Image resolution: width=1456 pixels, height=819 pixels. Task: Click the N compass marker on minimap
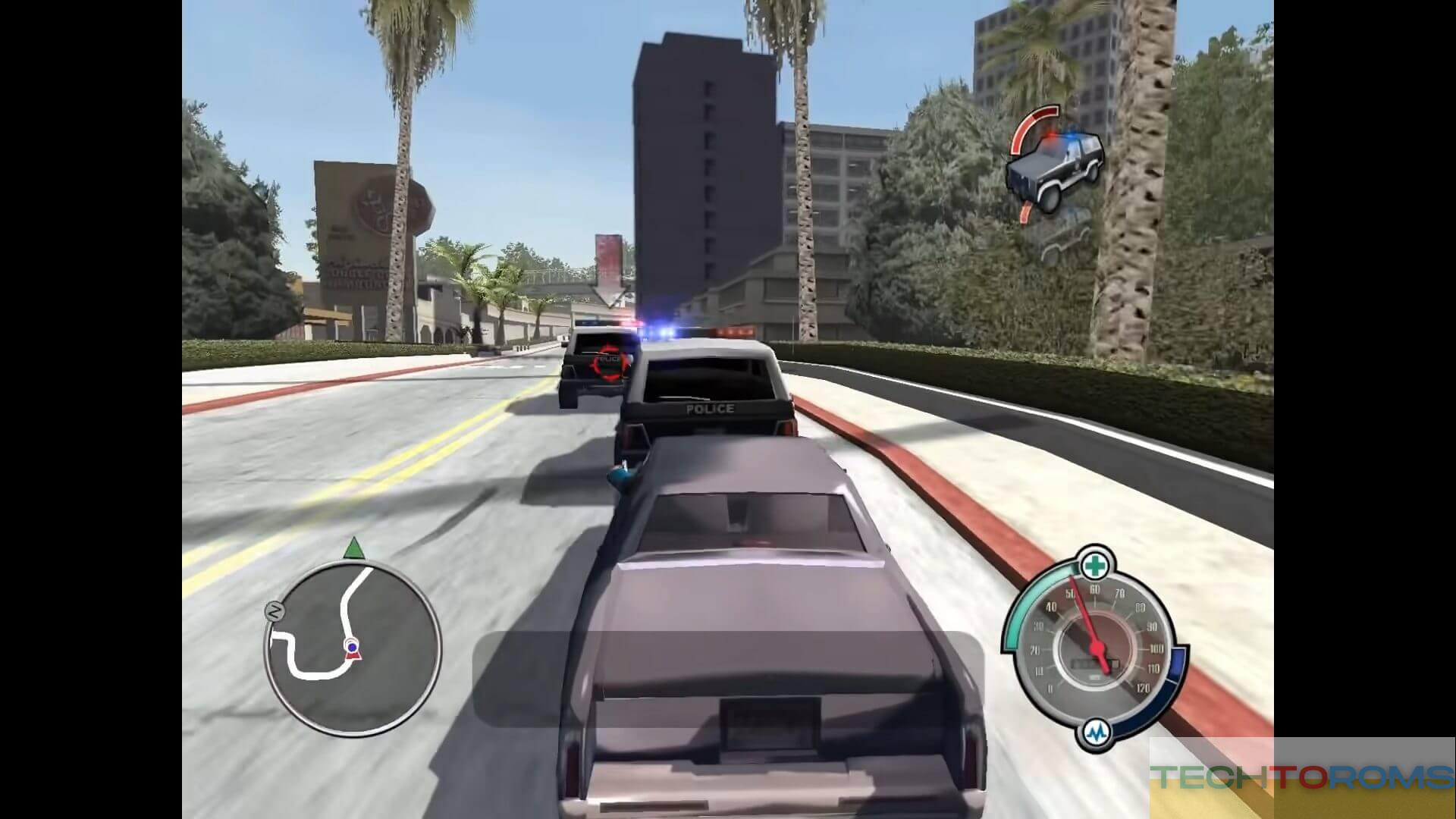pos(275,611)
